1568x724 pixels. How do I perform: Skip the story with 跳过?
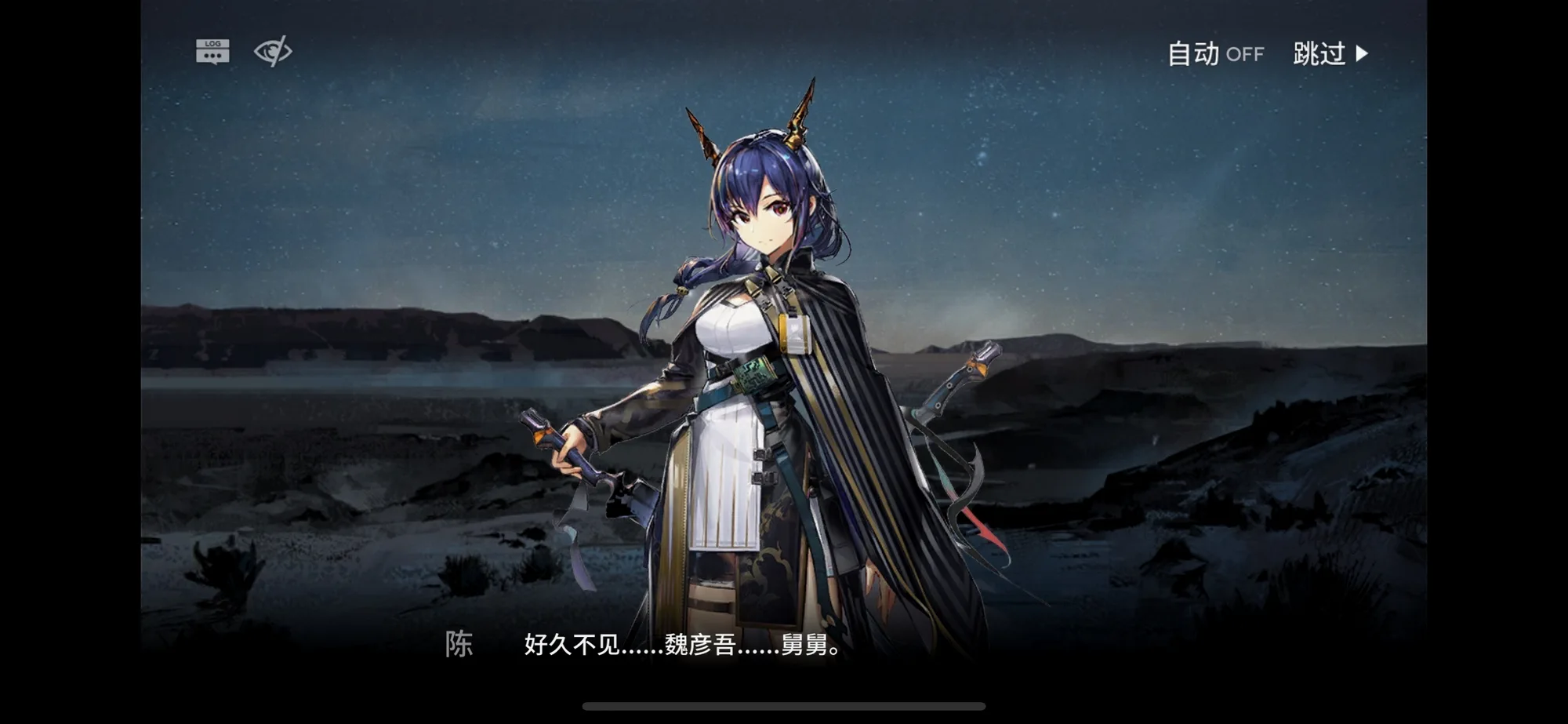click(x=1330, y=54)
